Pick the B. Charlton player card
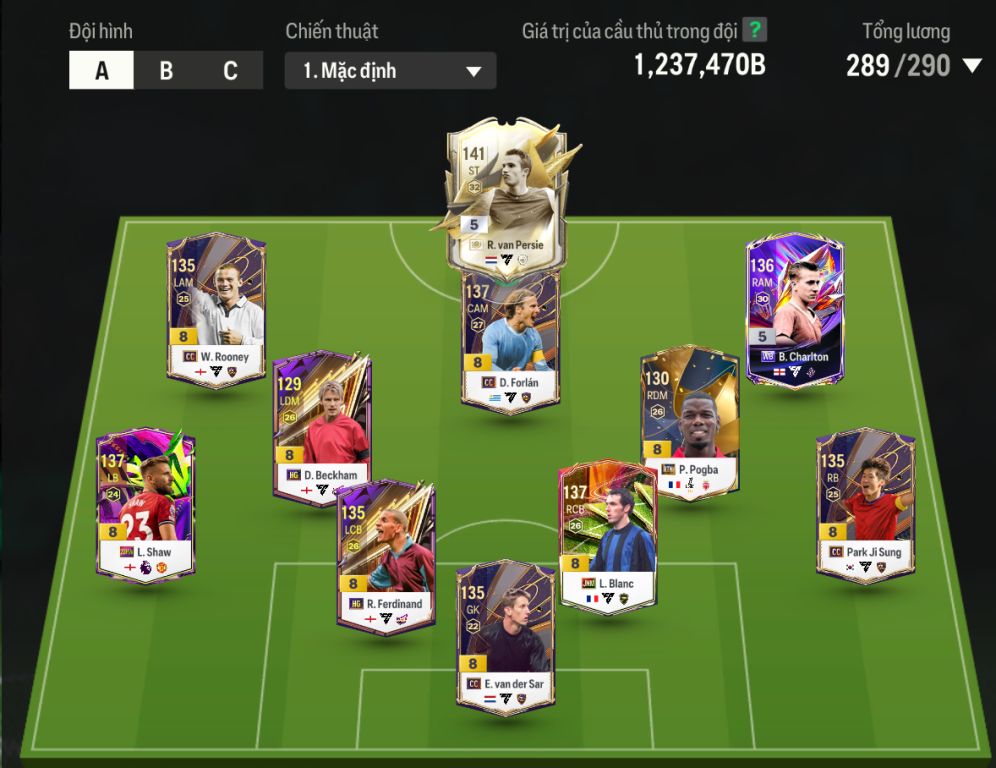 (795, 310)
